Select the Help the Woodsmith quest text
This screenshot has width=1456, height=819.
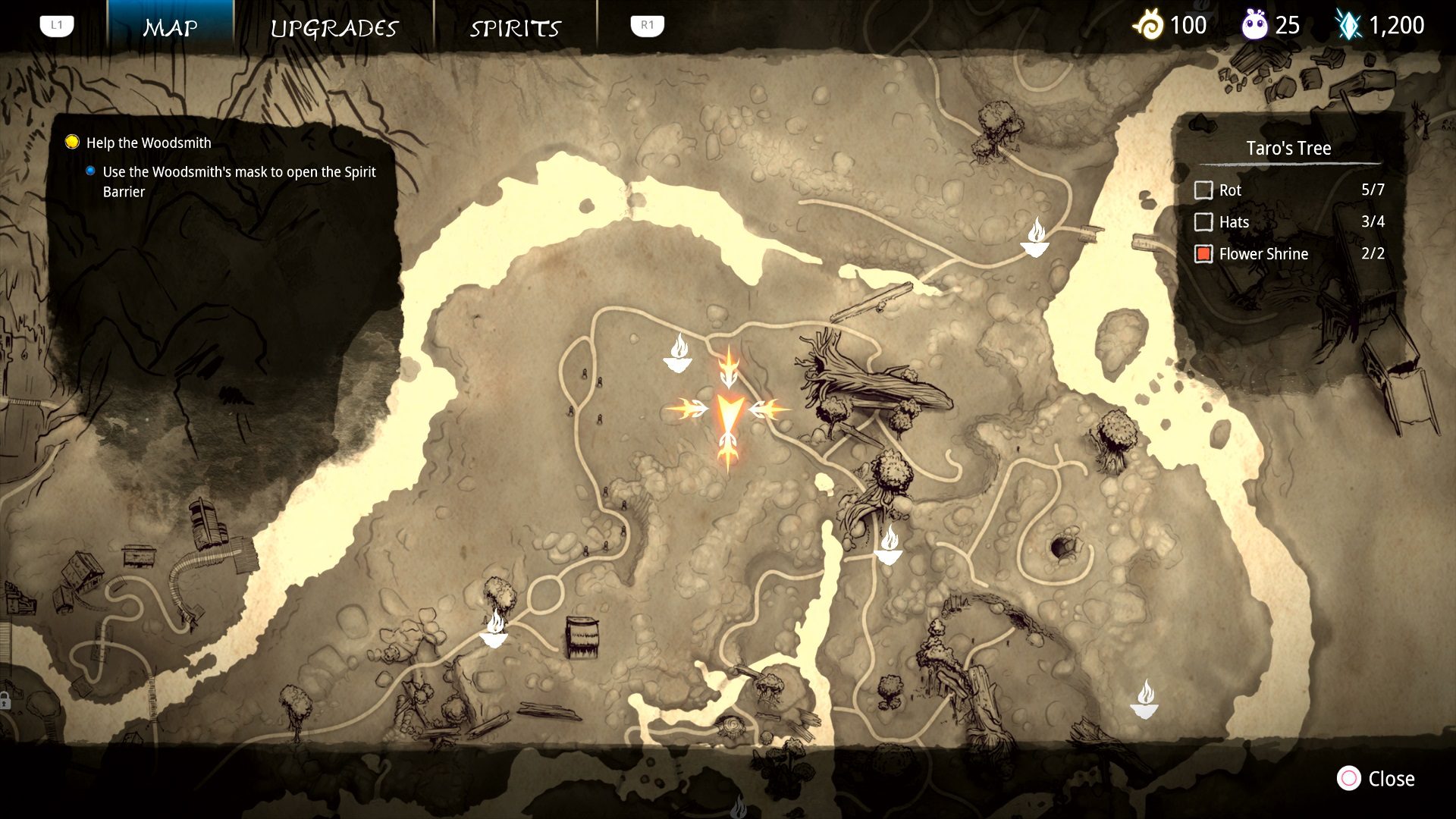pyautogui.click(x=147, y=143)
